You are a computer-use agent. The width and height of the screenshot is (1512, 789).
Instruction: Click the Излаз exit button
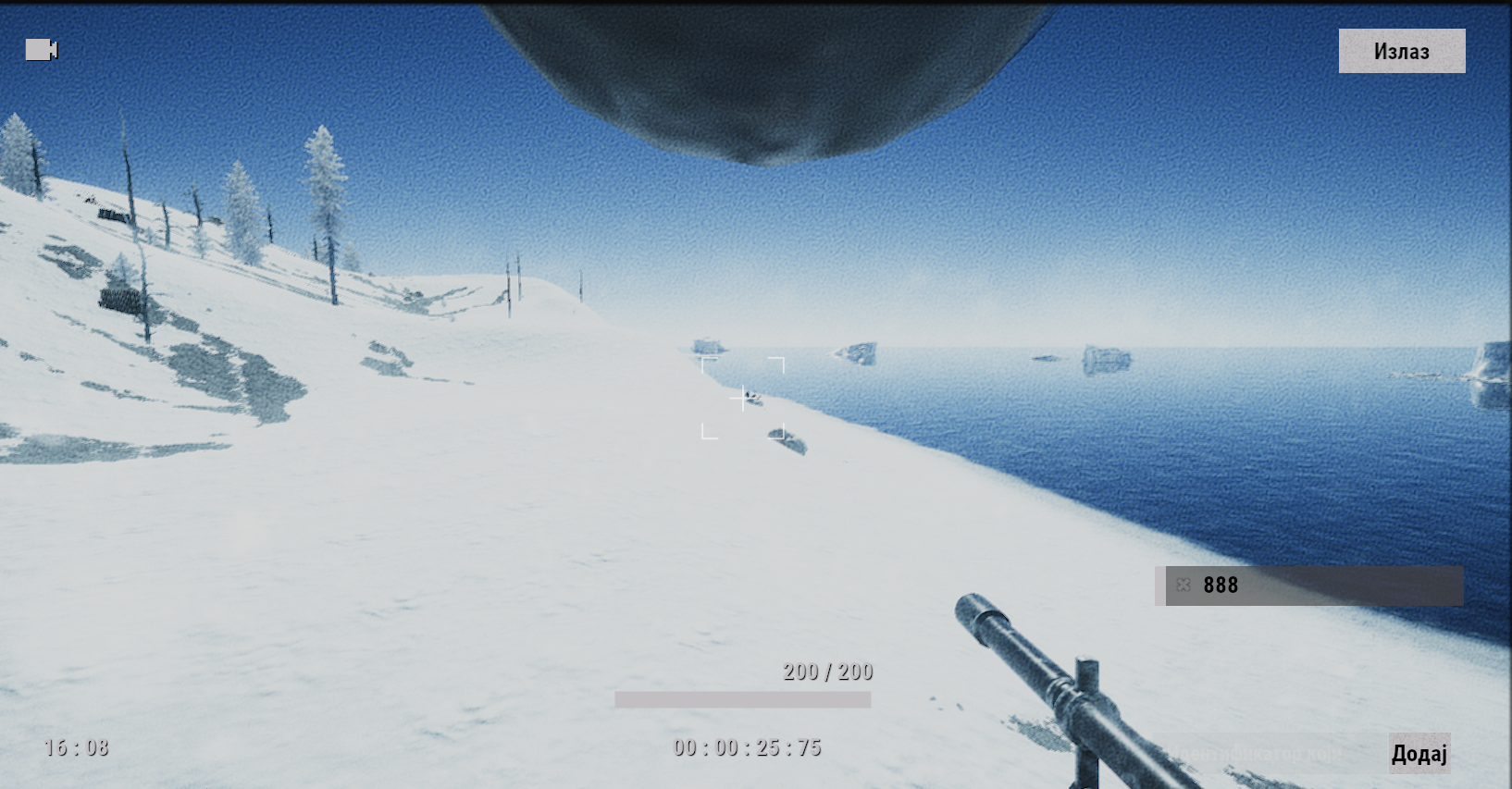pos(1401,51)
